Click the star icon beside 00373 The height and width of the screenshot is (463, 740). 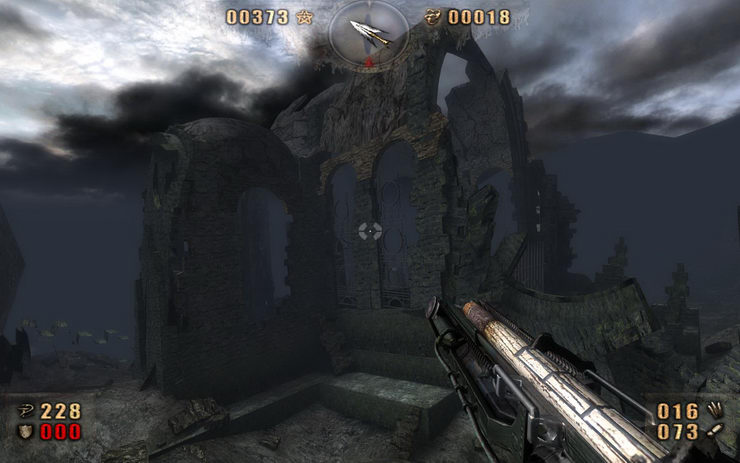click(303, 17)
